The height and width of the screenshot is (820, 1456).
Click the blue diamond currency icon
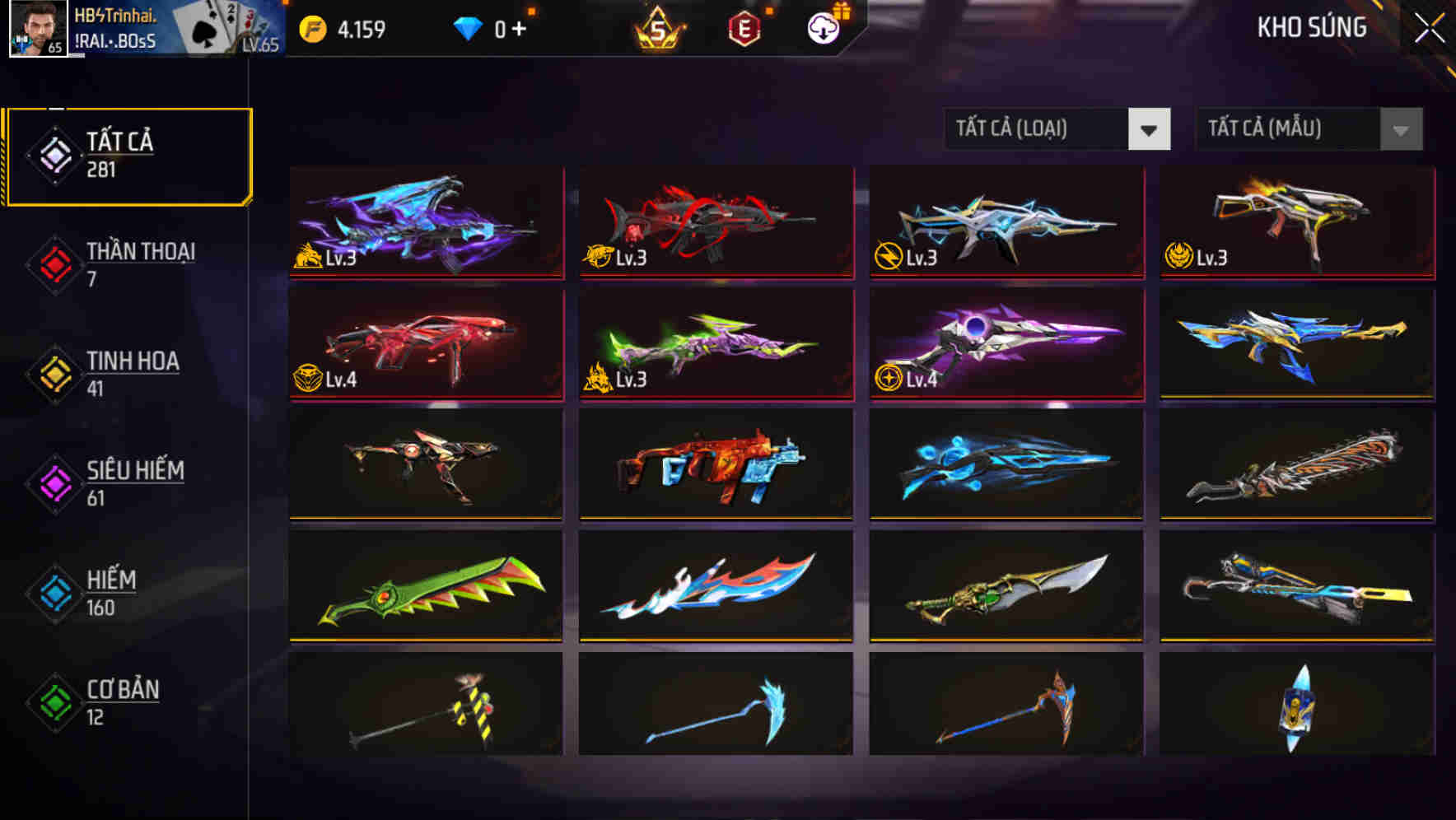[469, 26]
